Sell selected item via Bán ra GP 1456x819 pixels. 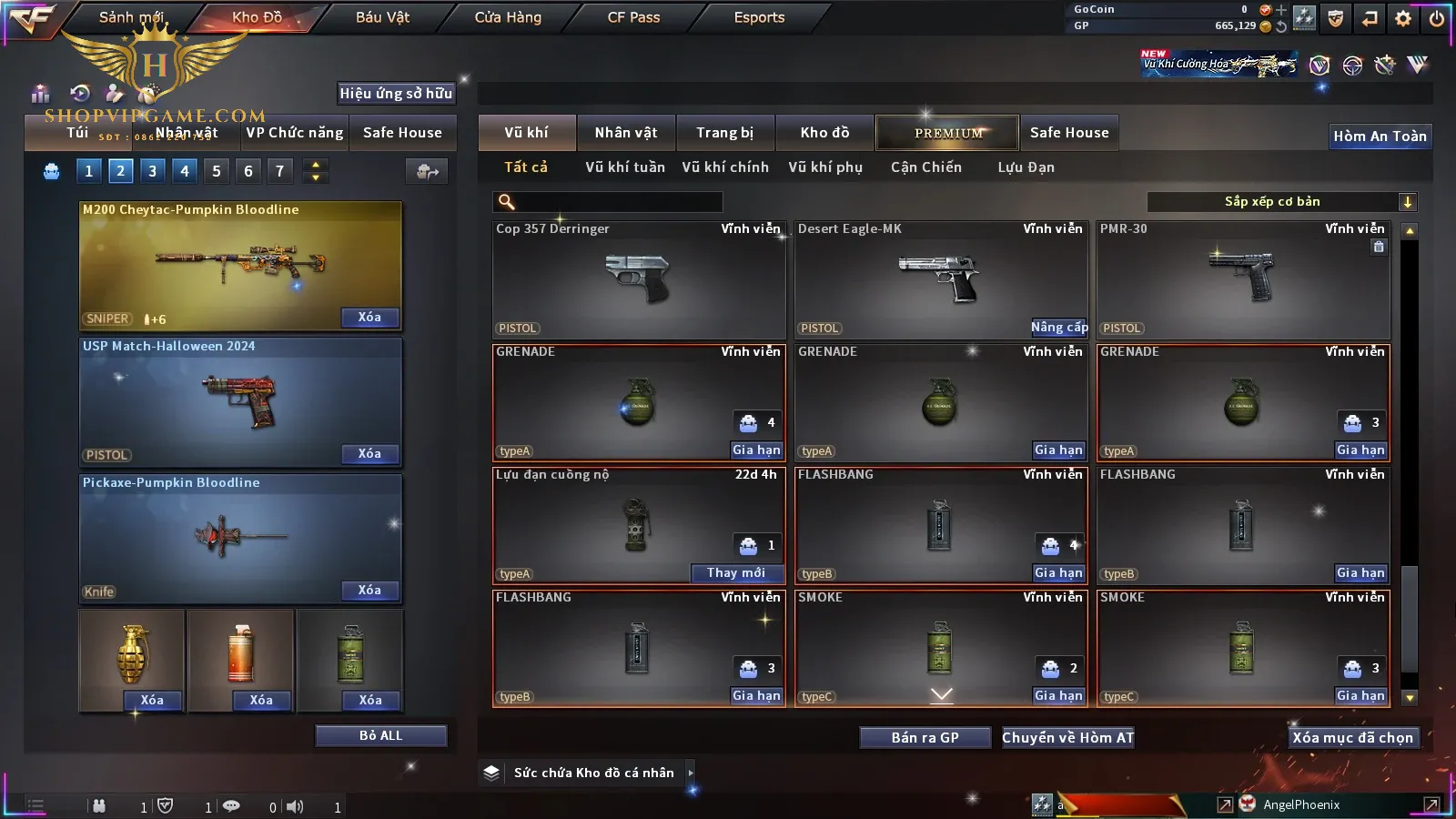[x=925, y=738]
